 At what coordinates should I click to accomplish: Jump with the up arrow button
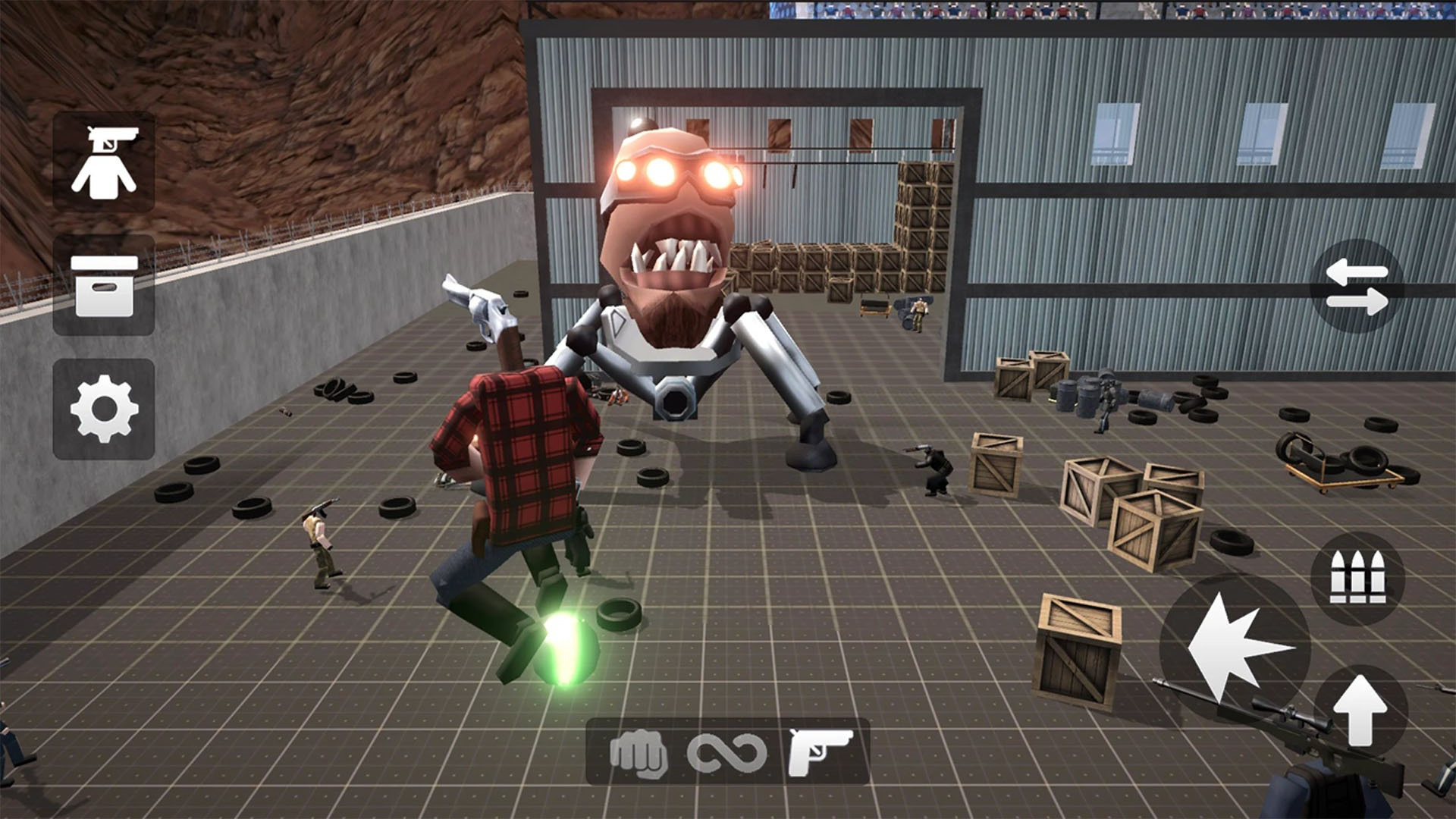pyautogui.click(x=1360, y=711)
